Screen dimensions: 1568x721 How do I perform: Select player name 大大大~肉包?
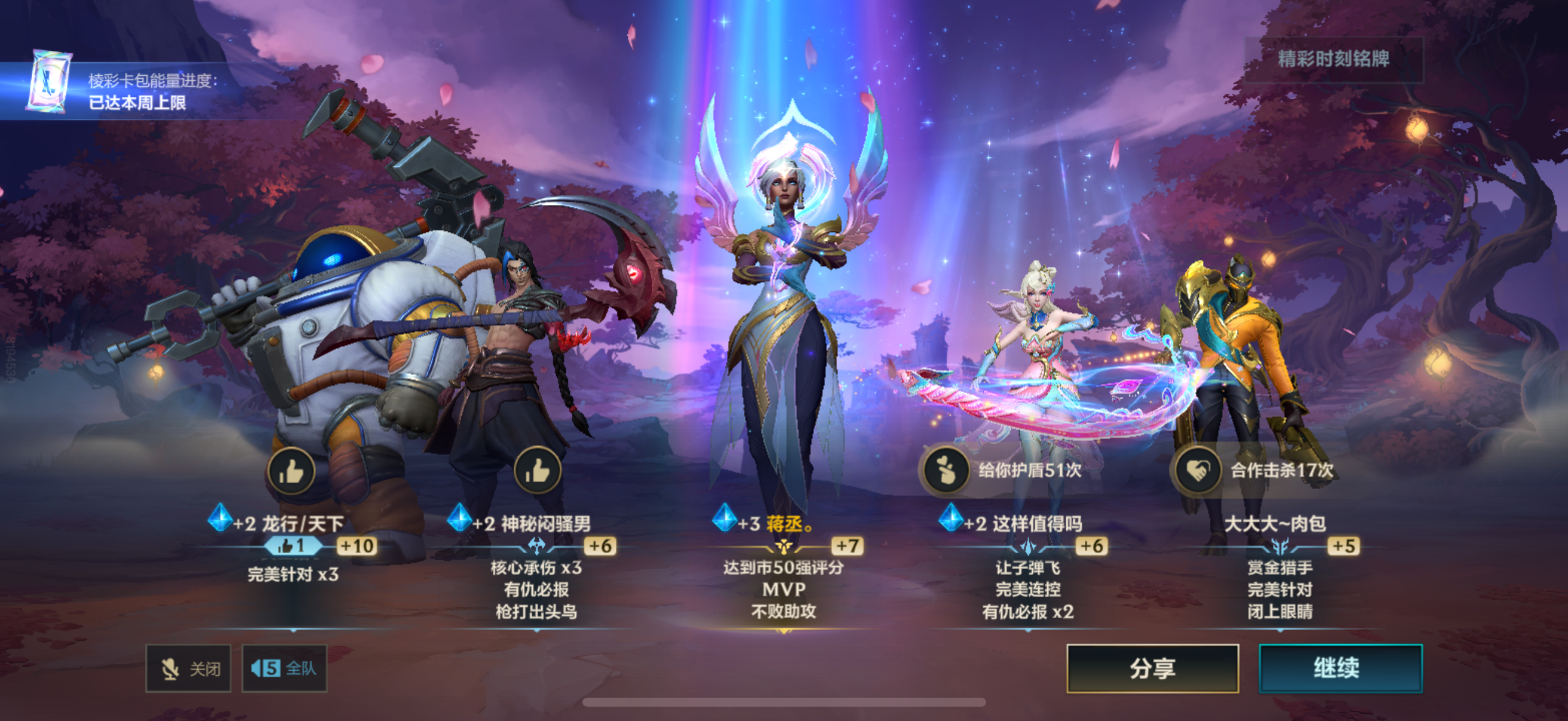click(x=1274, y=523)
